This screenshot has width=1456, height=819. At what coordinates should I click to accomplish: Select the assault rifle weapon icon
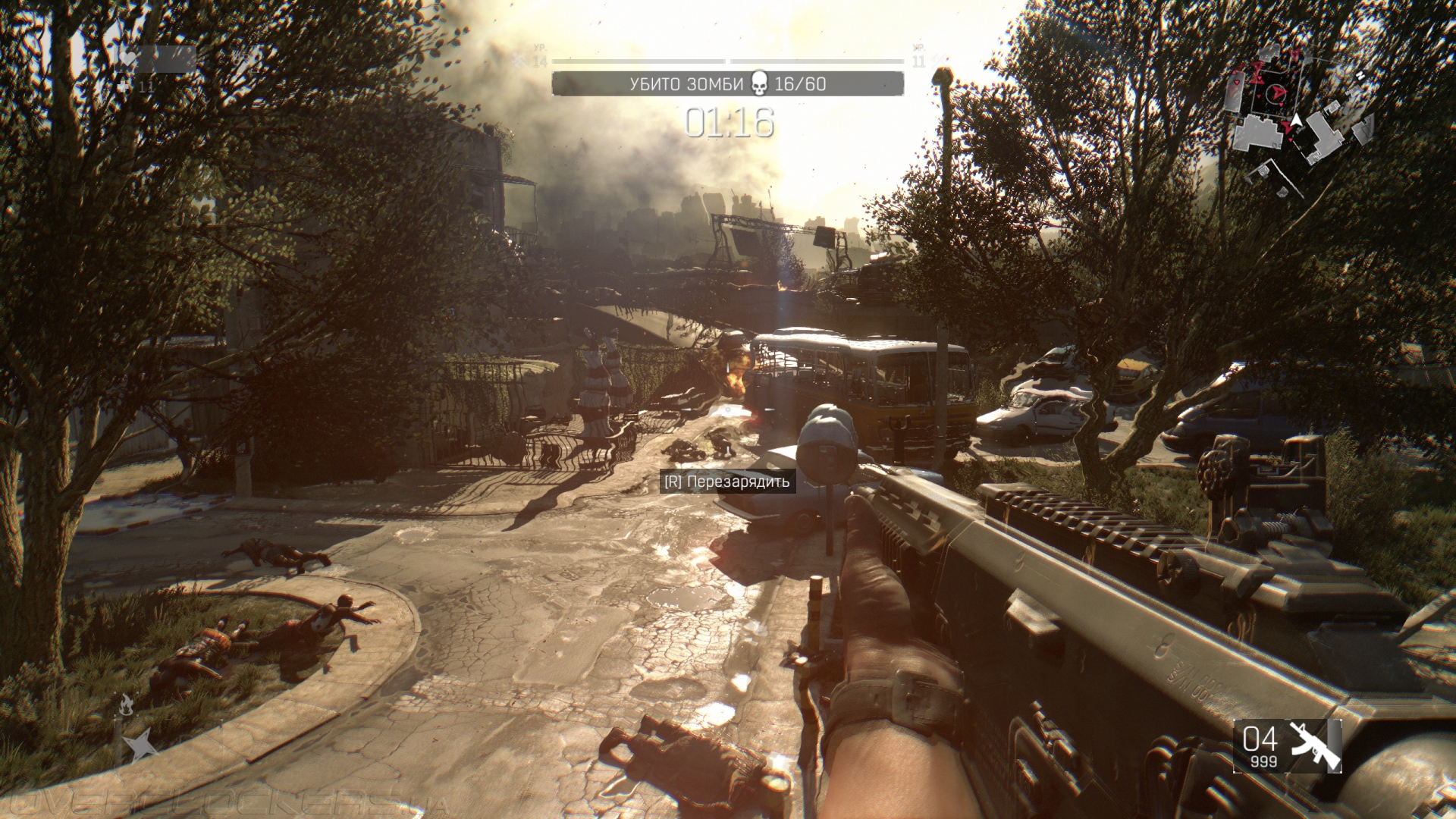click(1315, 745)
